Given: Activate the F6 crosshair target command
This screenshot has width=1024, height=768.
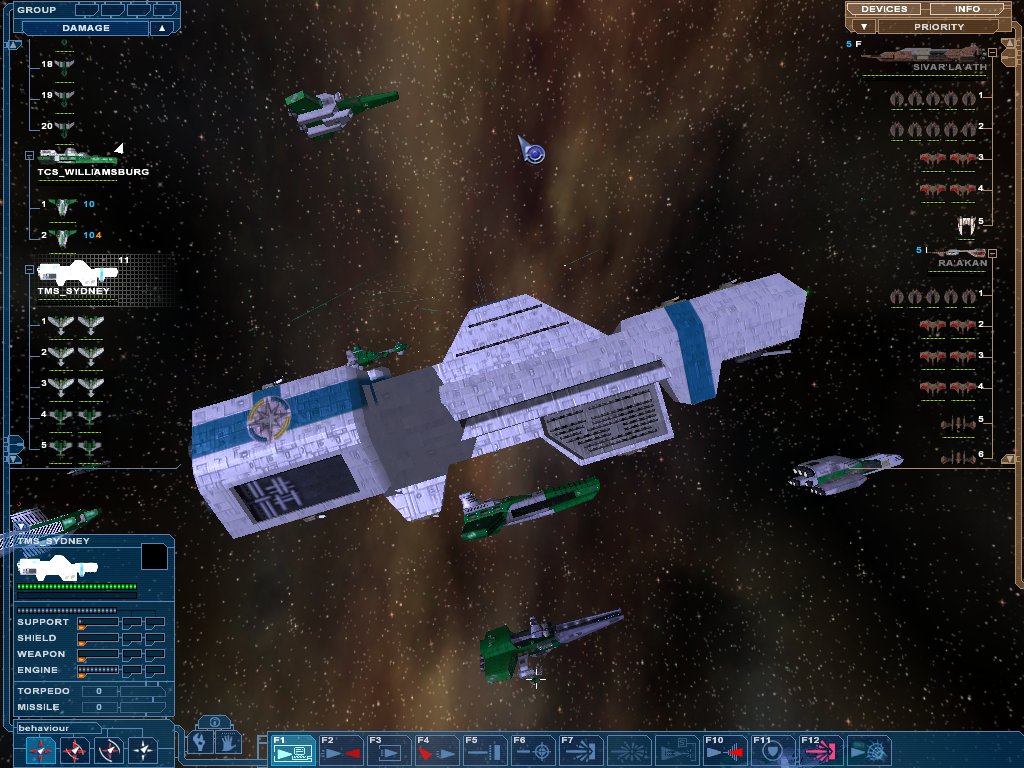Looking at the screenshot, I should 533,750.
